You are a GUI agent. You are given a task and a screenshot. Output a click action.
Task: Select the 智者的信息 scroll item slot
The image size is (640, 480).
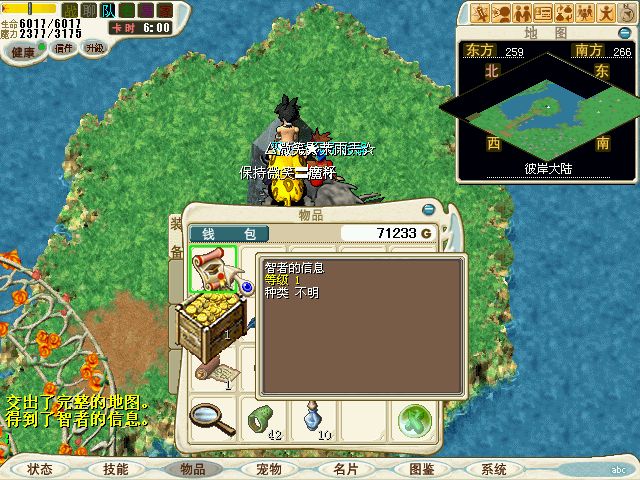[x=212, y=269]
